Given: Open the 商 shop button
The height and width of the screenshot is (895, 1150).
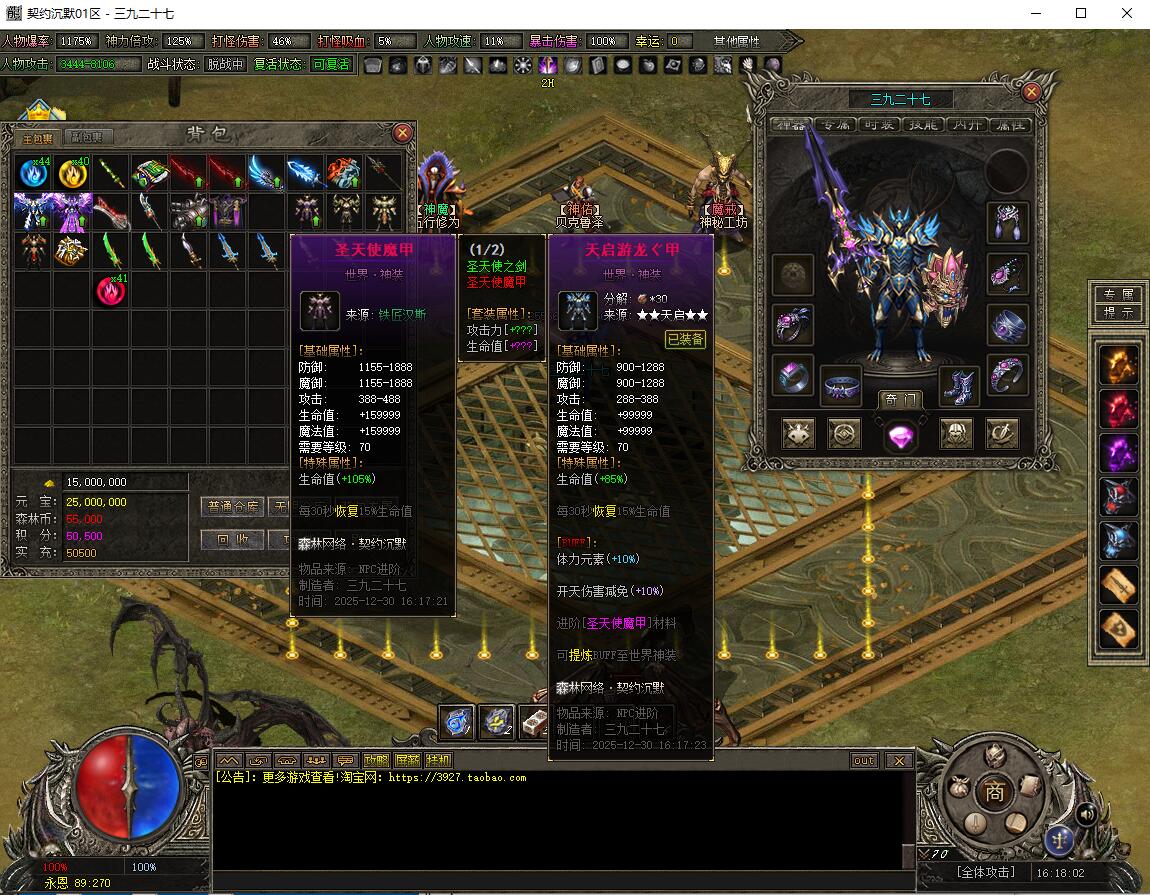Looking at the screenshot, I should [x=994, y=792].
